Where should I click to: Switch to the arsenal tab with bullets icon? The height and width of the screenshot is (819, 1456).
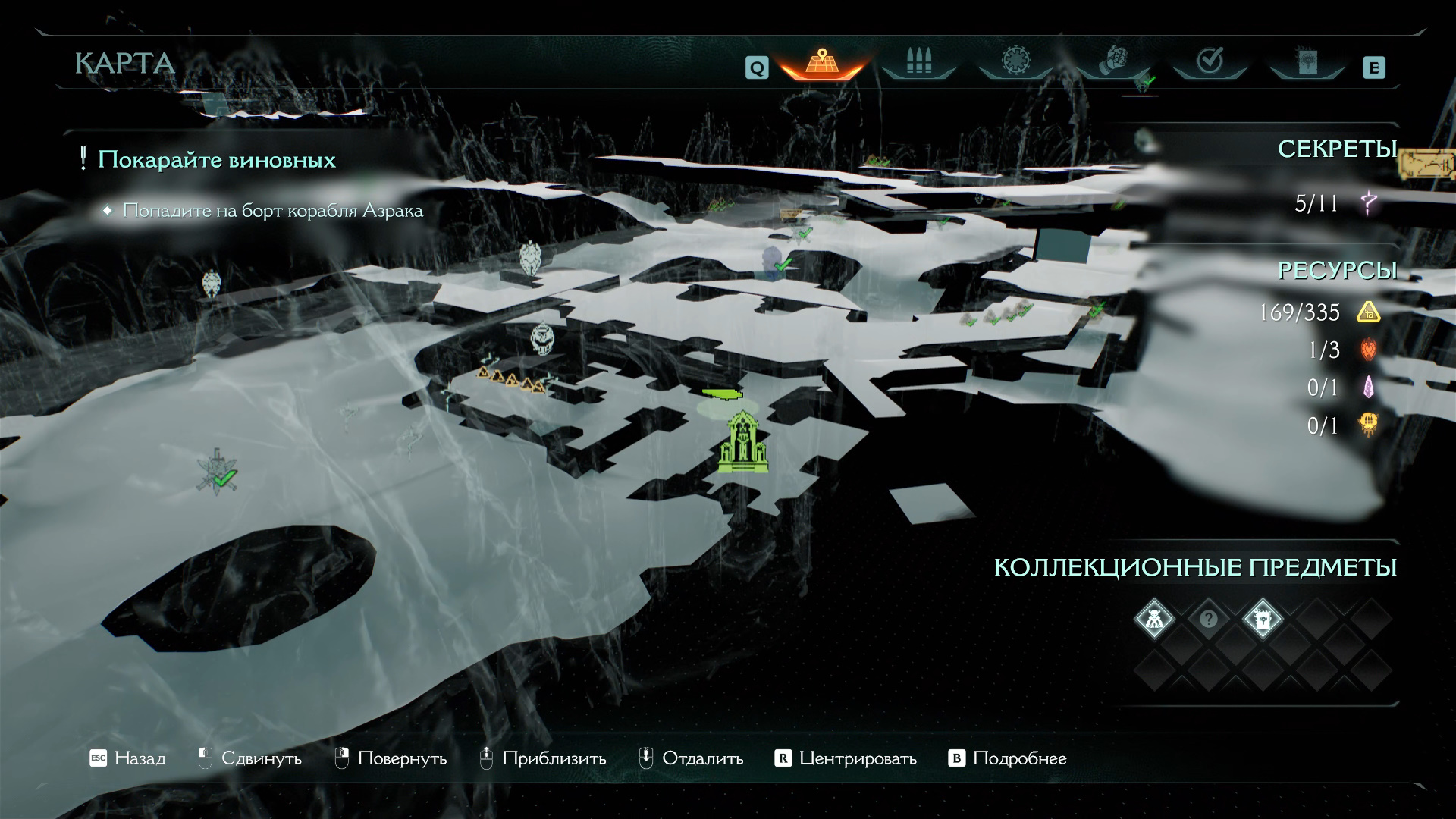coord(918,62)
